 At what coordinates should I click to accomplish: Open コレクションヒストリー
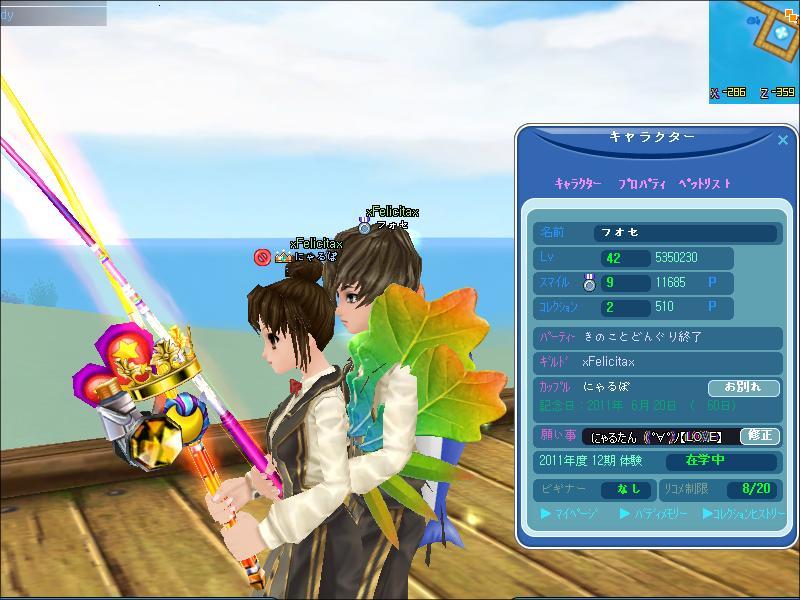743,514
